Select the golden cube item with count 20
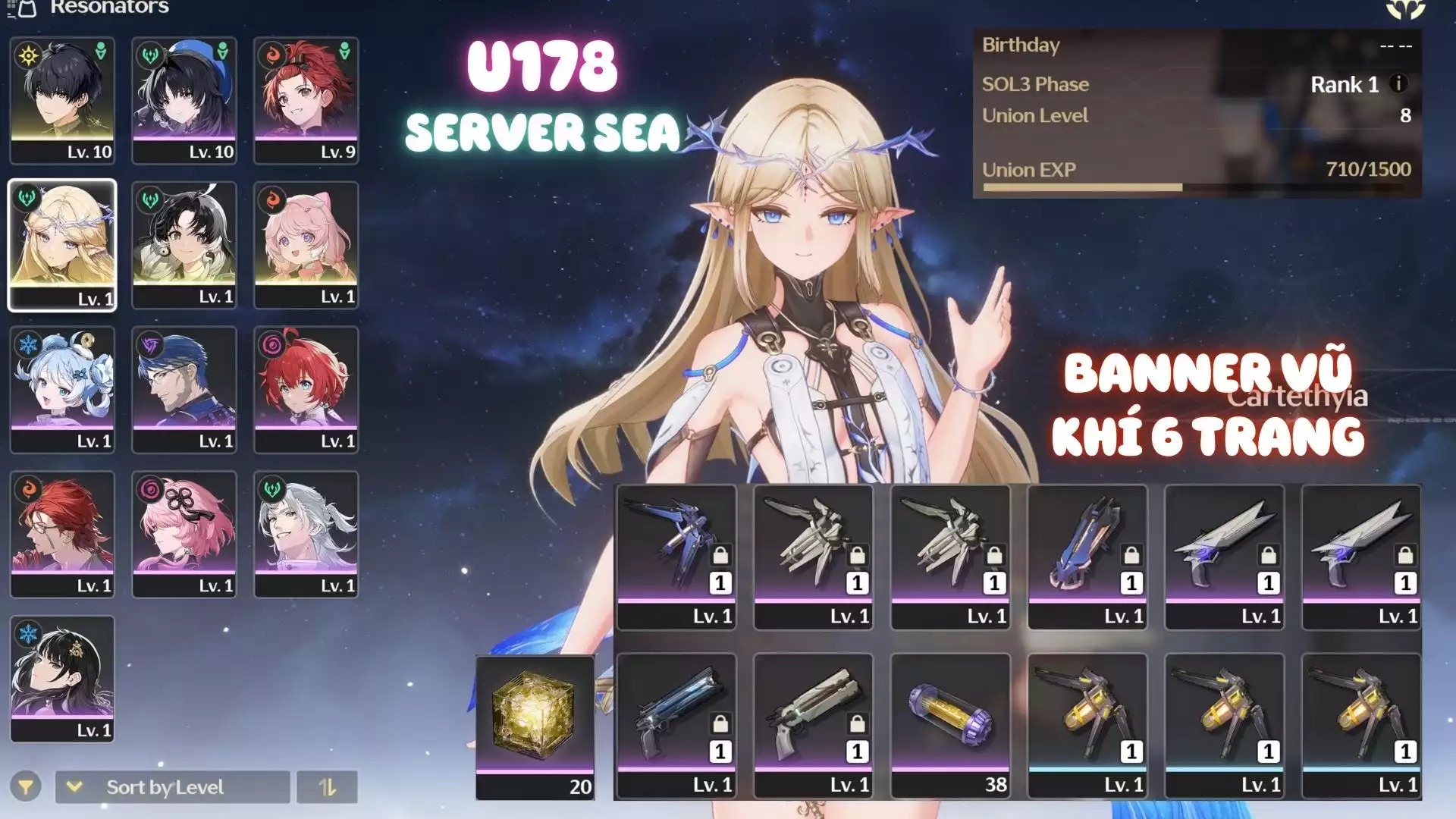The image size is (1456, 819). coord(535,726)
